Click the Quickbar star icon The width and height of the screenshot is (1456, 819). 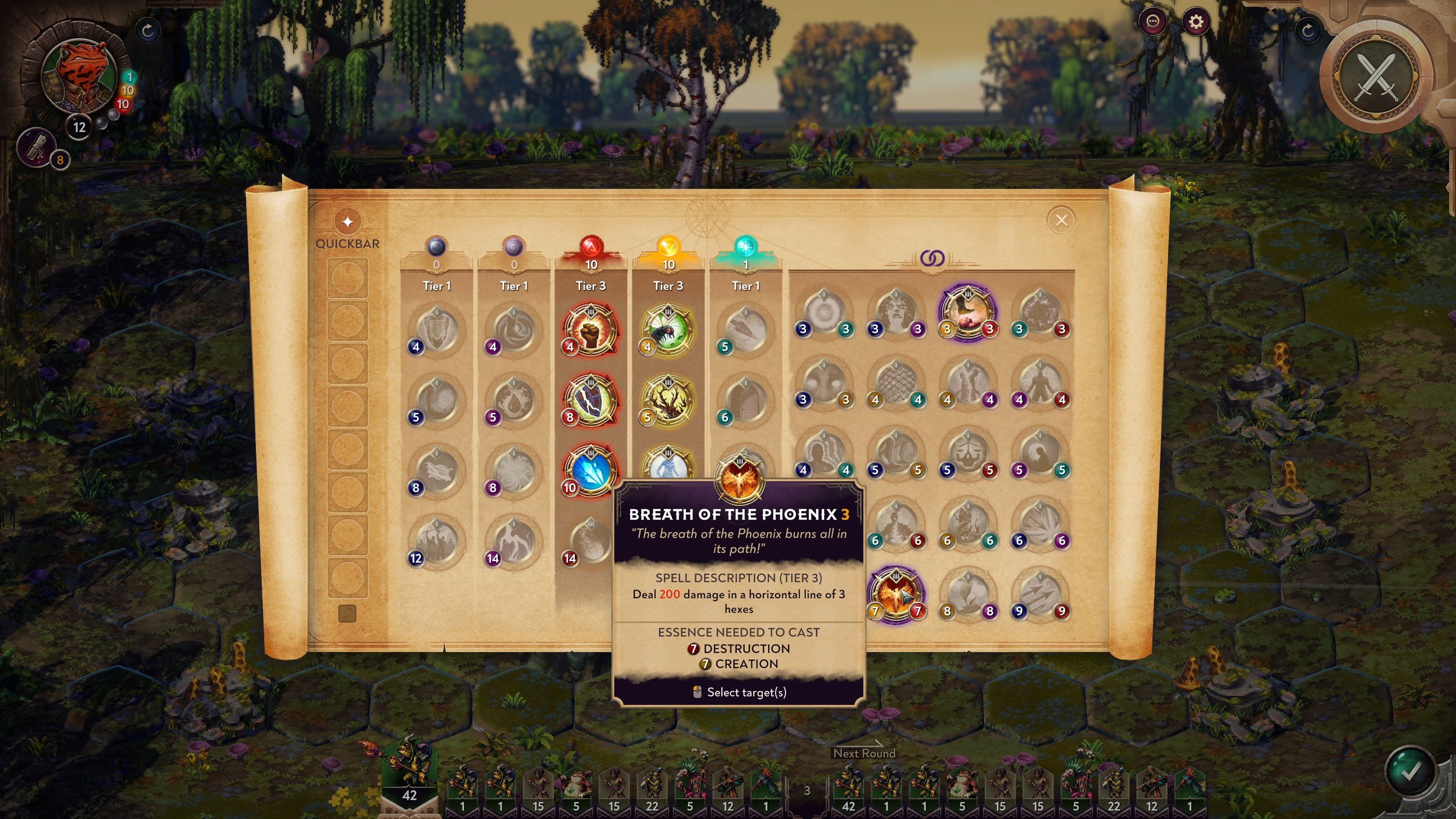(348, 221)
